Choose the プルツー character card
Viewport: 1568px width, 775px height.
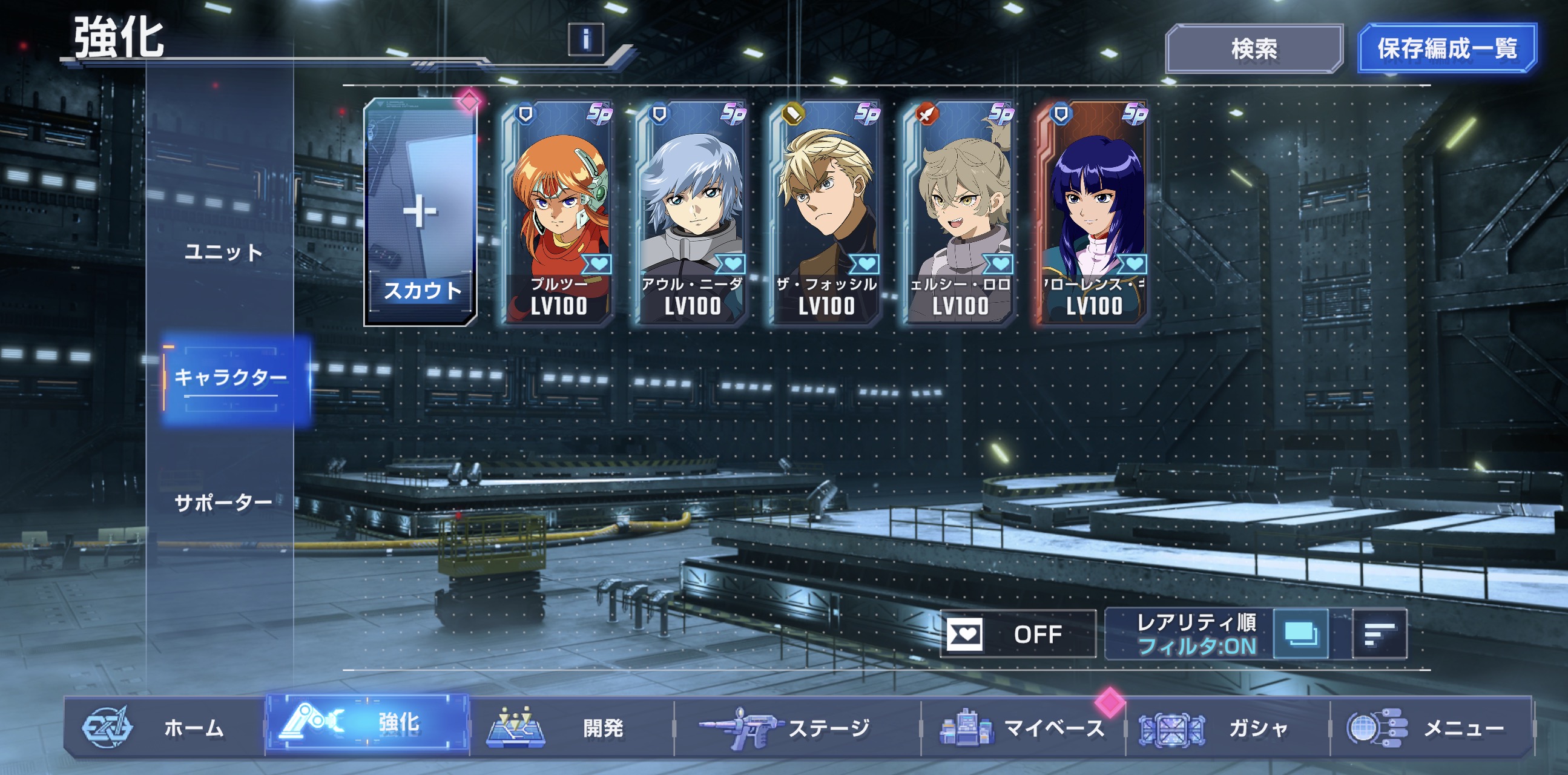(558, 213)
